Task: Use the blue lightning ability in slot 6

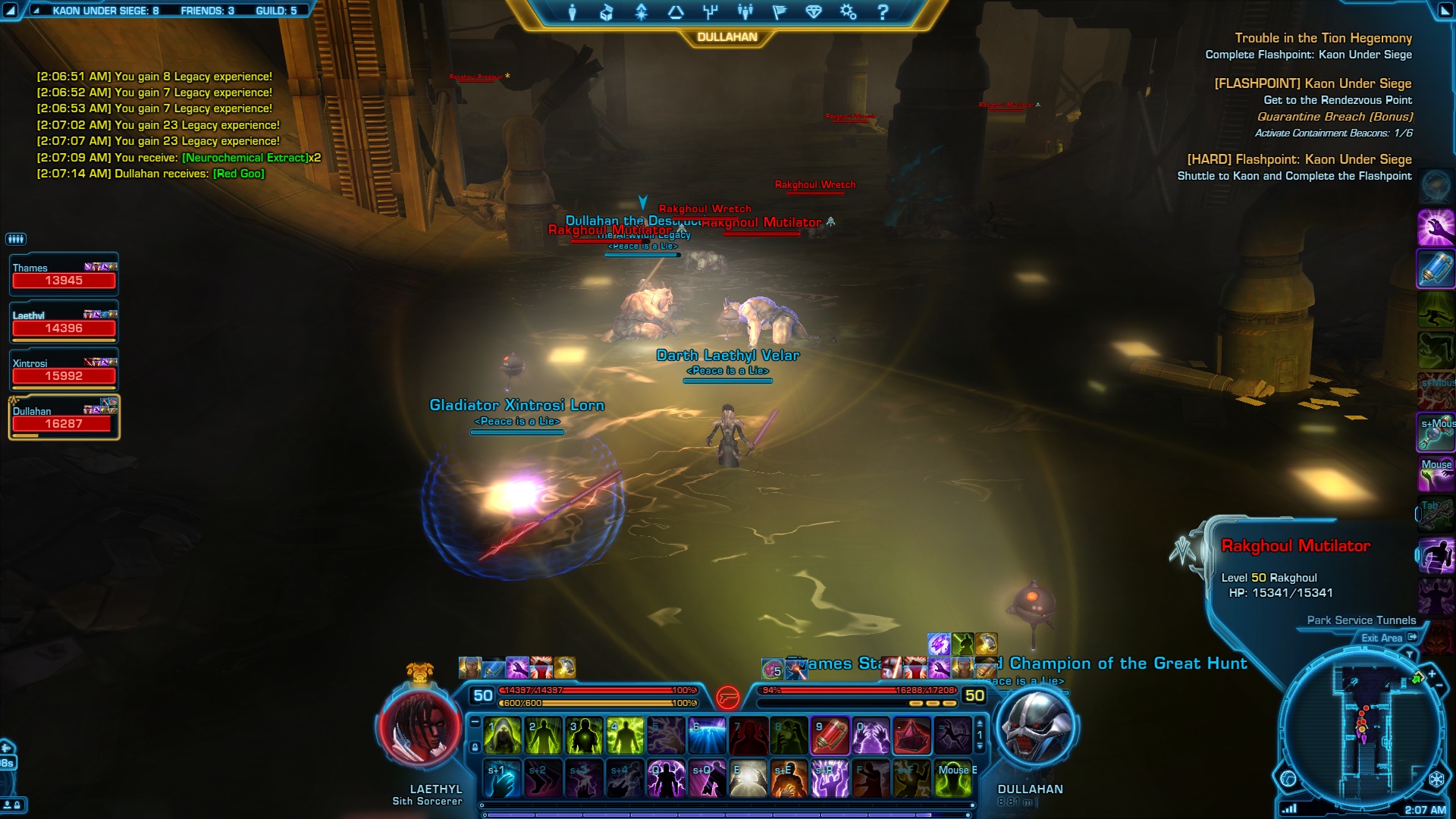Action: click(708, 736)
